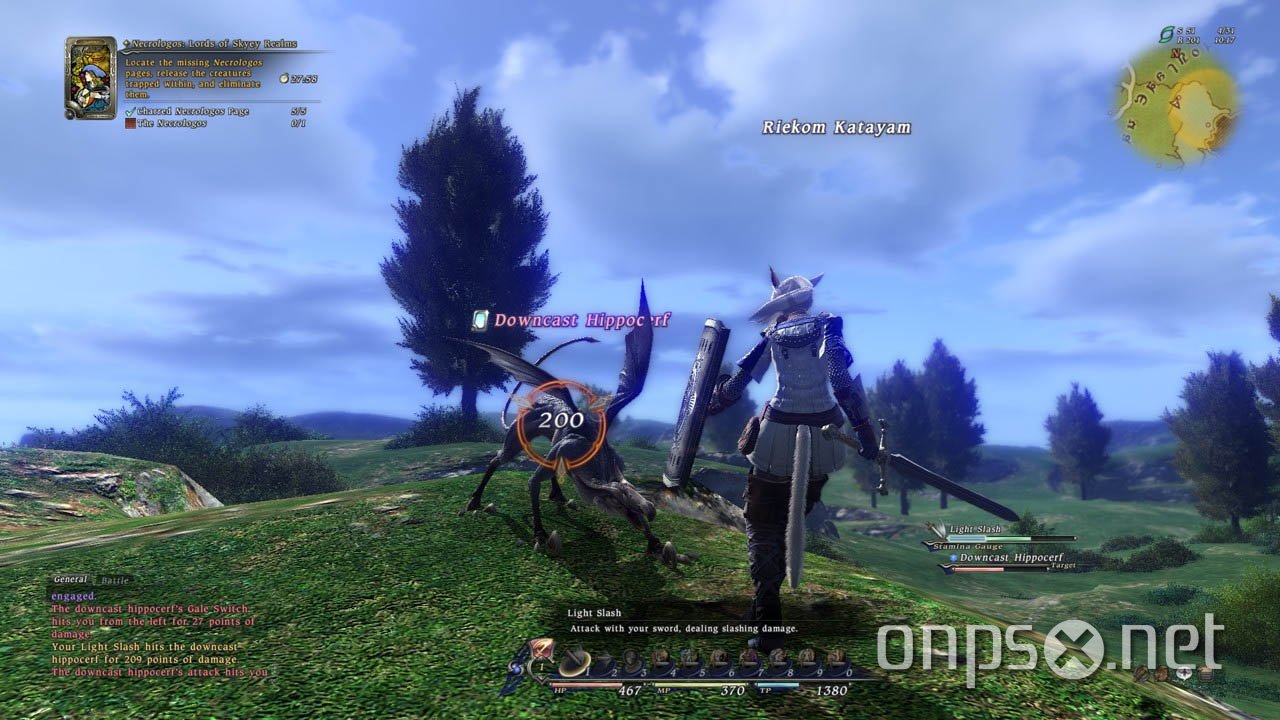Toggle the red marker beside The Necrologos objective
This screenshot has height=720, width=1280.
129,122
